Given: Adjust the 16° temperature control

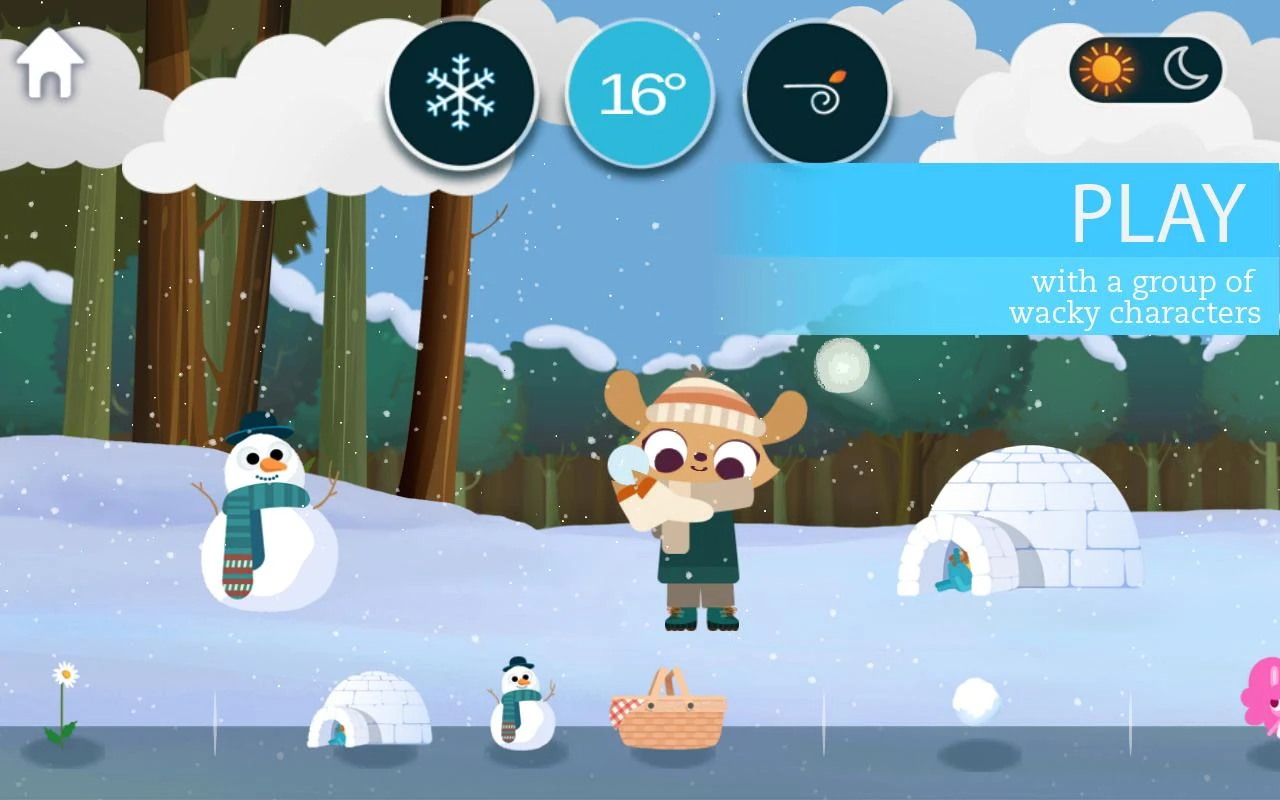Looking at the screenshot, I should pos(637,90).
